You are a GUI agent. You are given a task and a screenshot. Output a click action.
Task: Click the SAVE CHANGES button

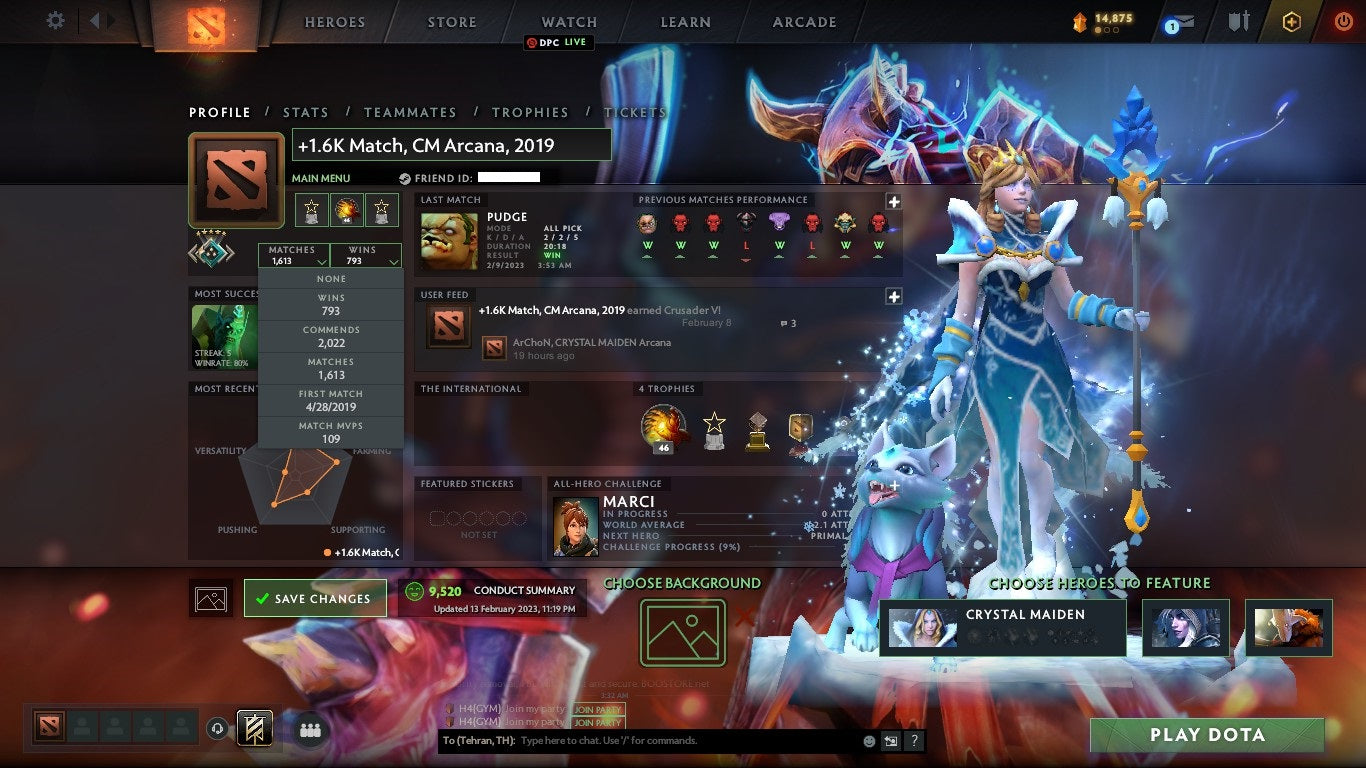coord(316,597)
